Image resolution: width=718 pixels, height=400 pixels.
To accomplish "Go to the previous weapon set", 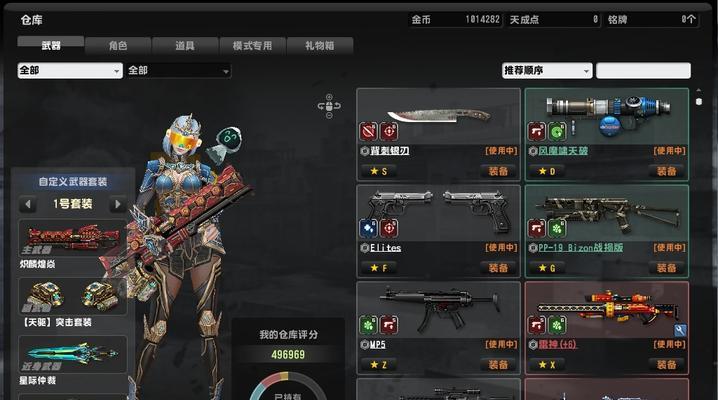I will pos(28,204).
